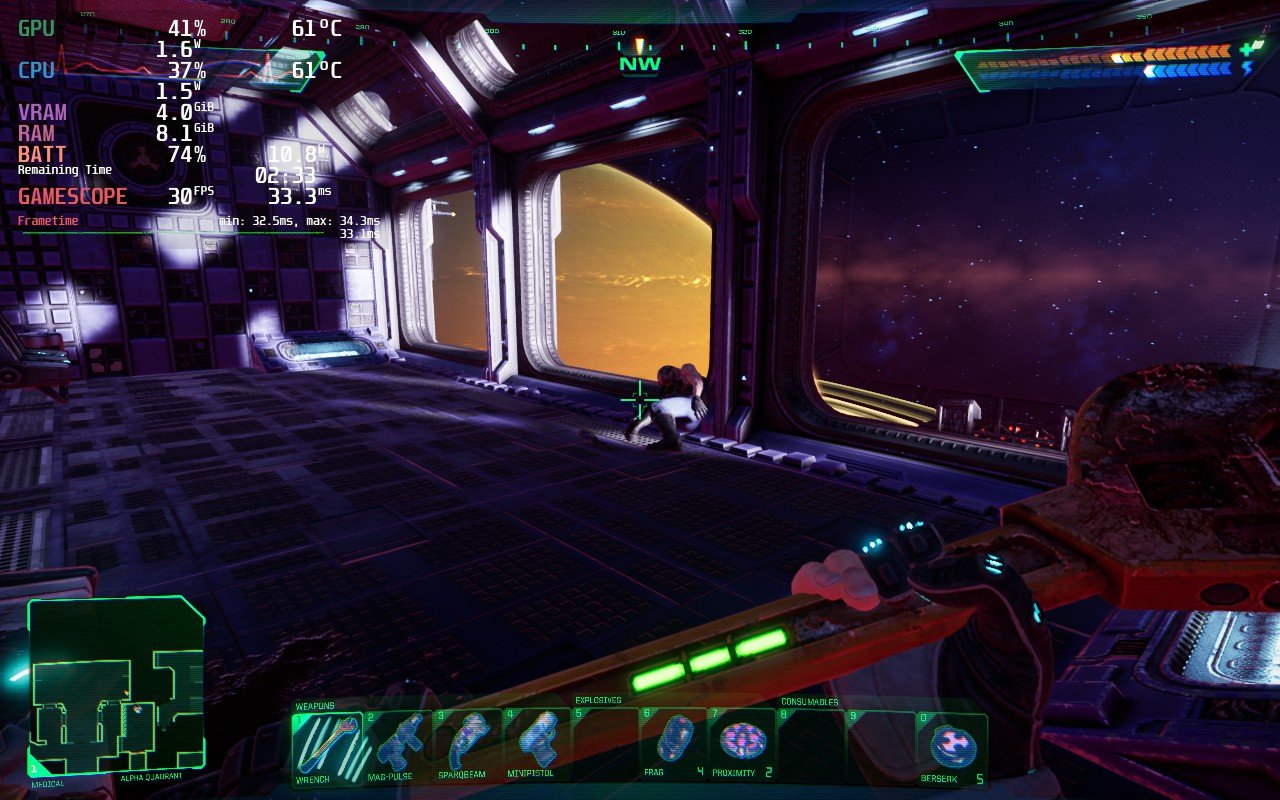Image resolution: width=1280 pixels, height=800 pixels.
Task: Toggle the Frametime graph overlay
Action: (x=47, y=219)
